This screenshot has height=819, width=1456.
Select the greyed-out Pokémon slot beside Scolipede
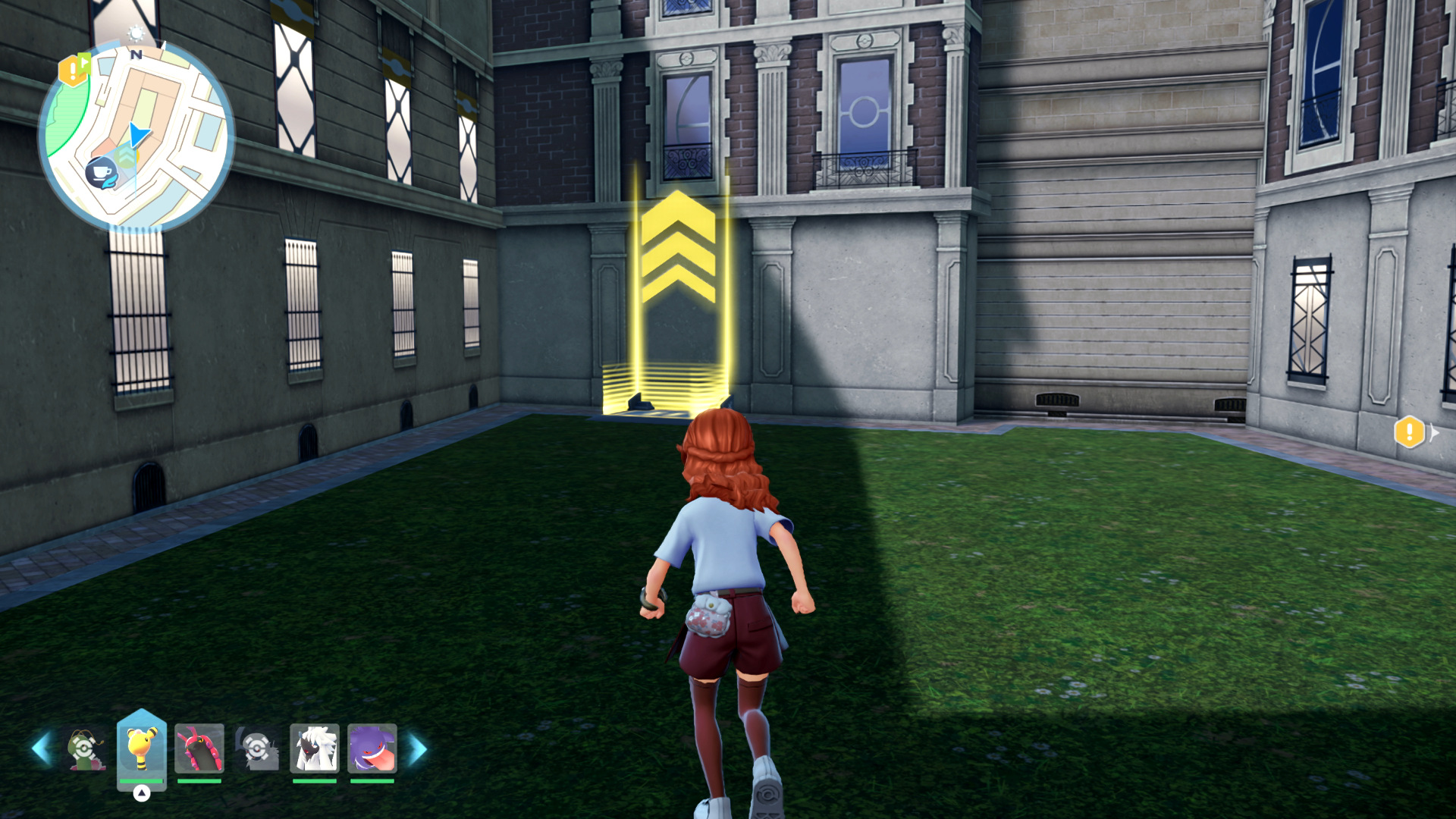click(257, 748)
